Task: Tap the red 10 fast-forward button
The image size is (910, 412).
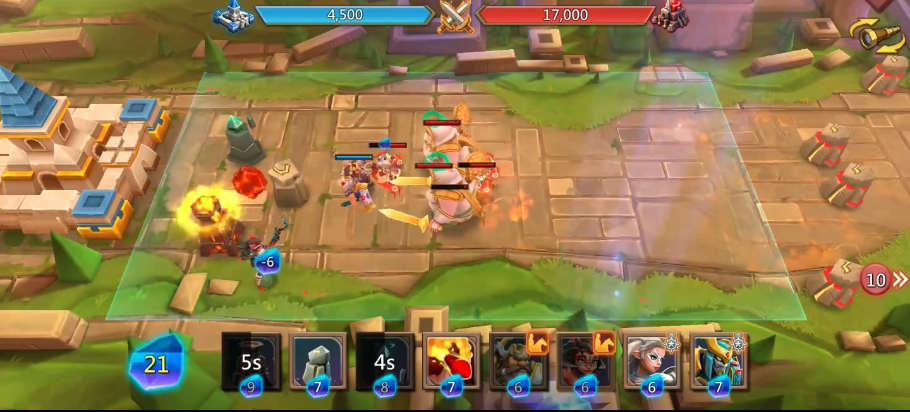Action: 880,280
